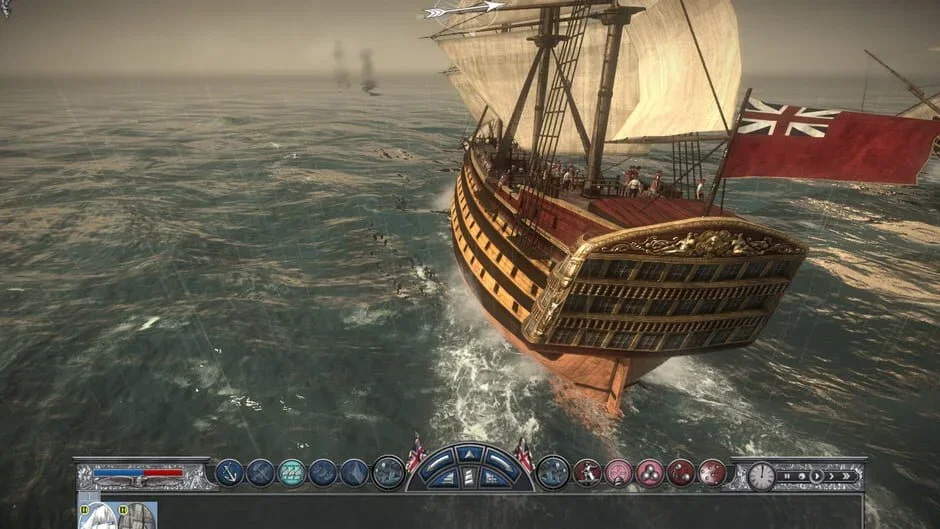Toggle the teal highlighted formation button
940x529 pixels.
[x=291, y=473]
